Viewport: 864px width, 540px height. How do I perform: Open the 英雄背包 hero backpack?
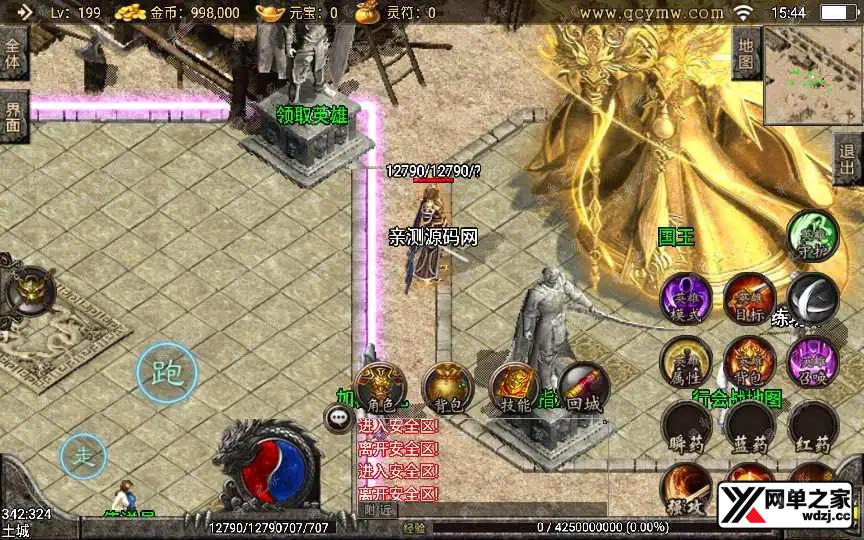coord(749,362)
